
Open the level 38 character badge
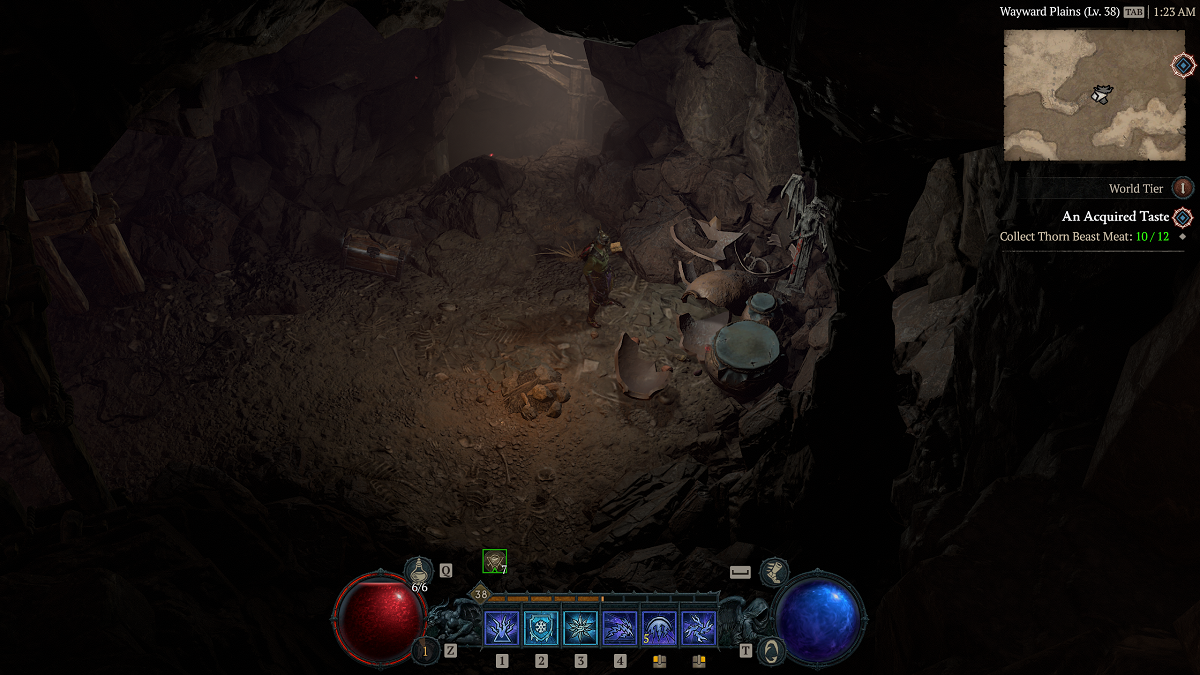481,594
